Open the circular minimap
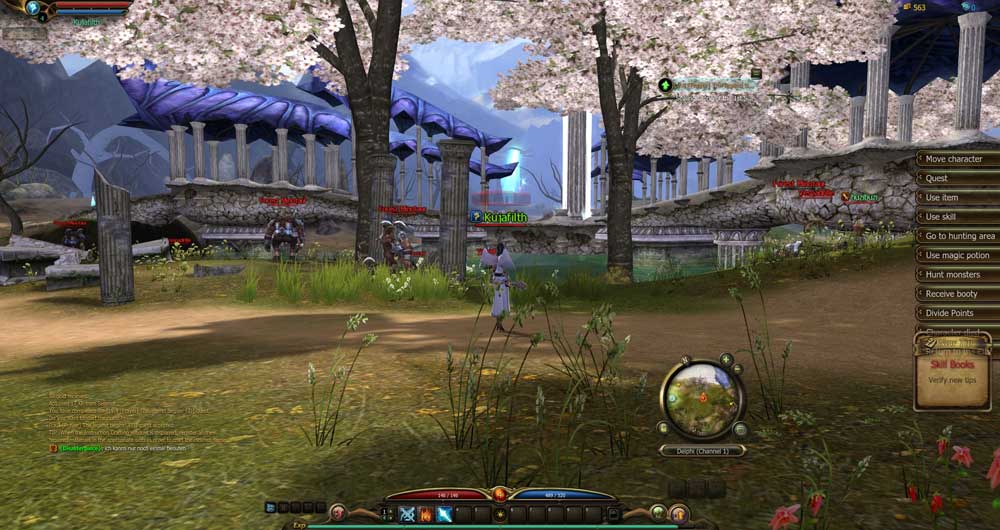Viewport: 1000px width, 530px height. [x=703, y=399]
